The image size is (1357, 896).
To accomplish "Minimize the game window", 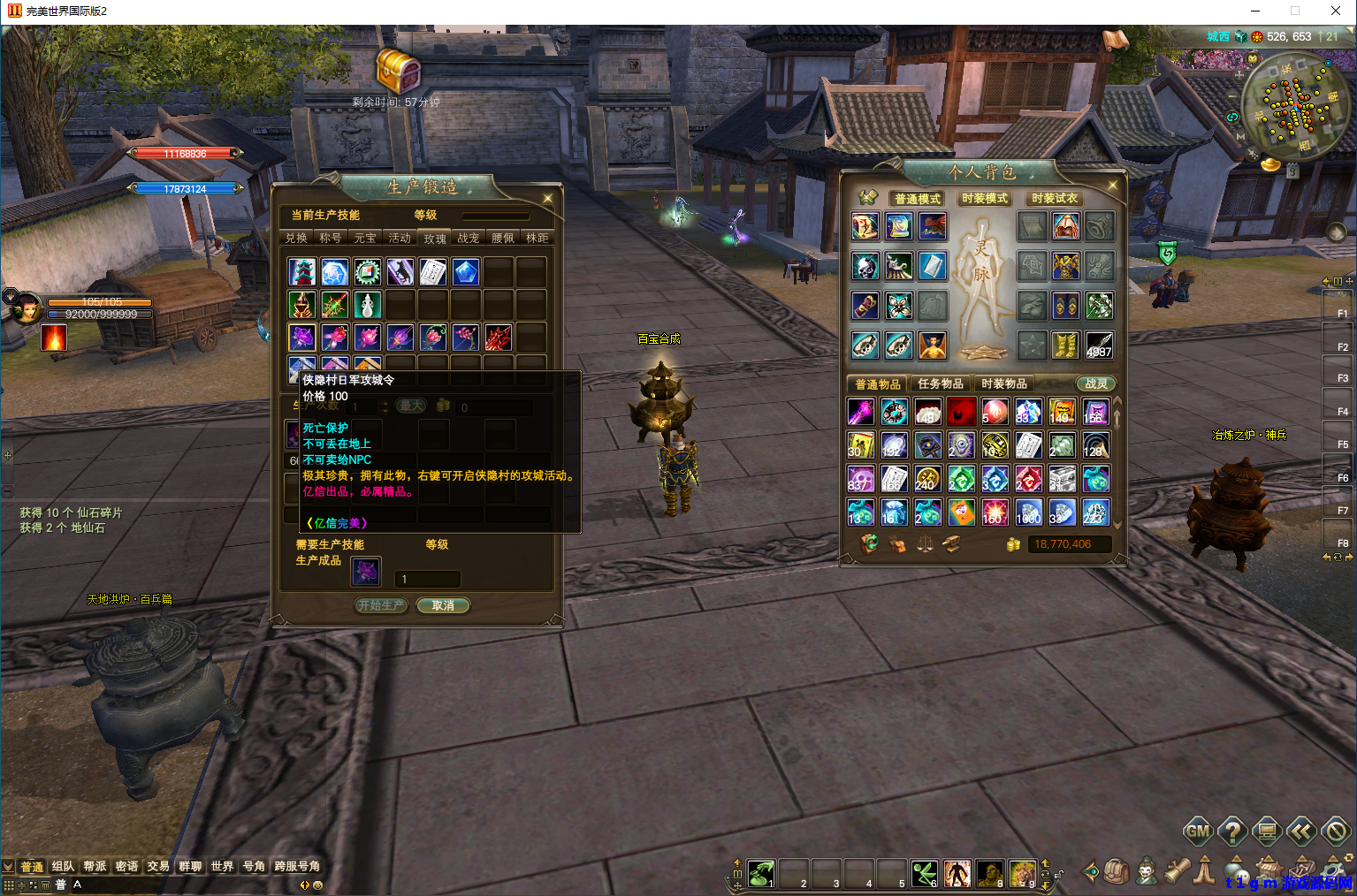I will [1255, 11].
